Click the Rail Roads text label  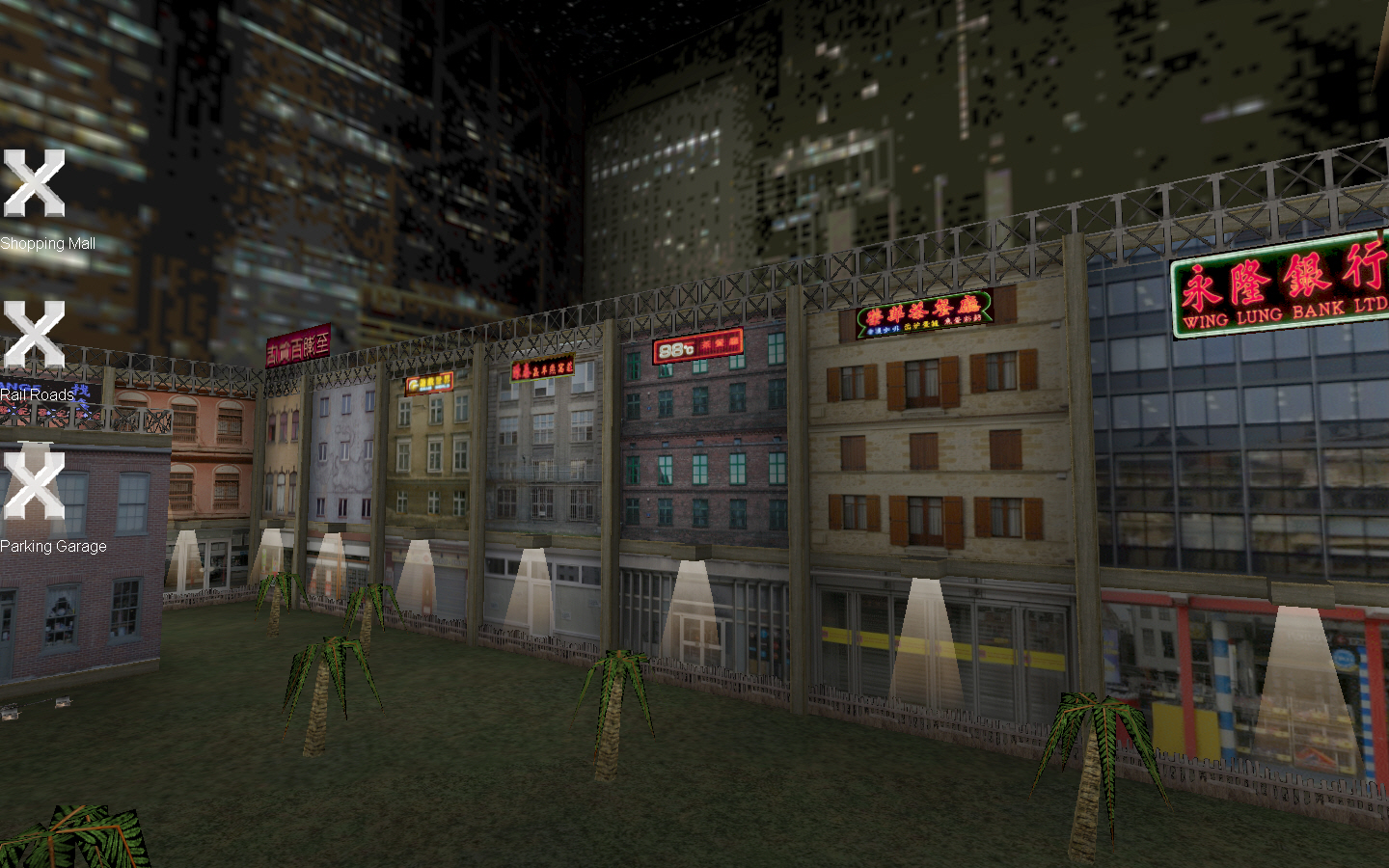pyautogui.click(x=38, y=395)
